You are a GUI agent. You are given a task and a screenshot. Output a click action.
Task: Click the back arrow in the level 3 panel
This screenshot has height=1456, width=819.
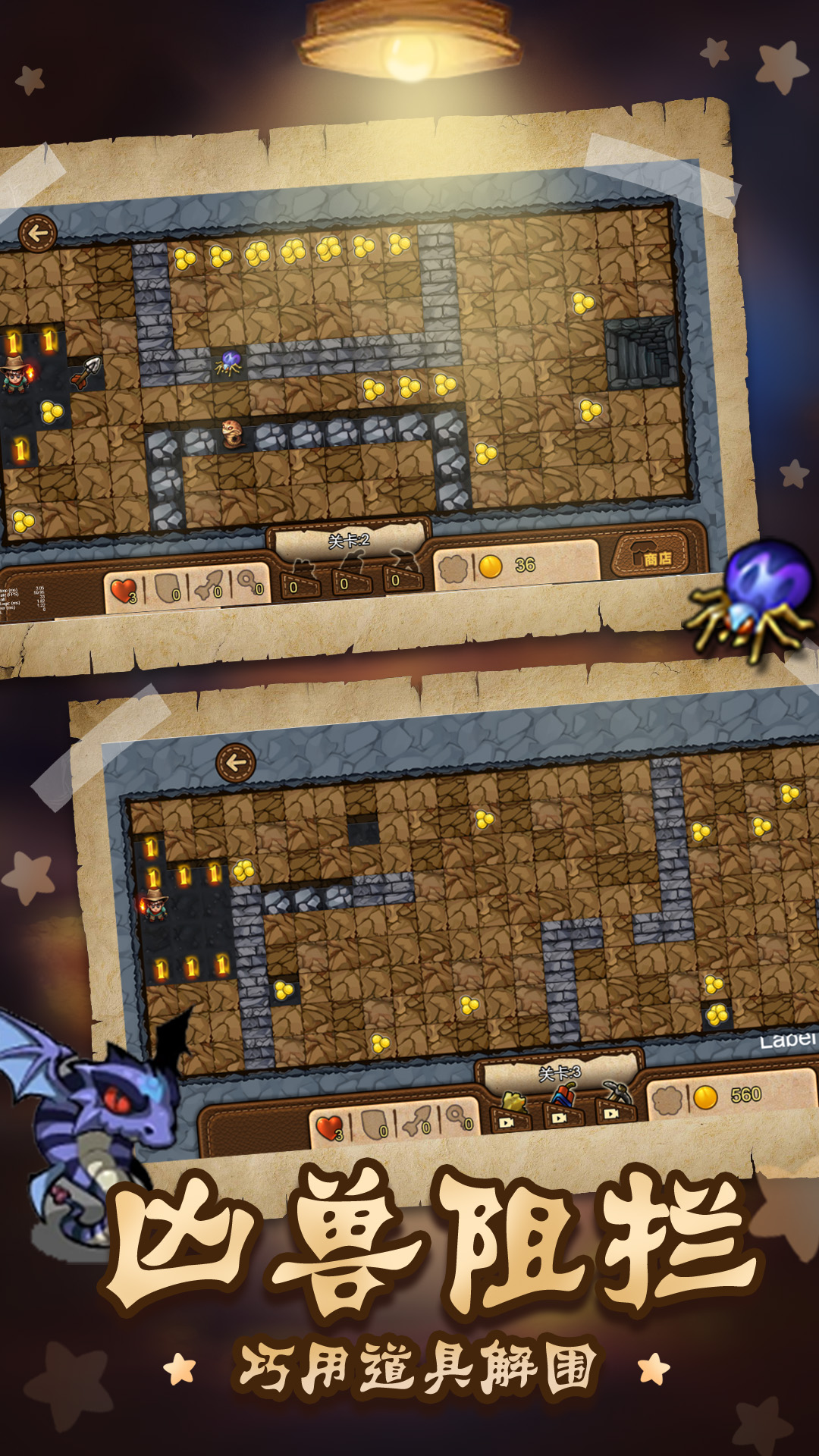(235, 762)
